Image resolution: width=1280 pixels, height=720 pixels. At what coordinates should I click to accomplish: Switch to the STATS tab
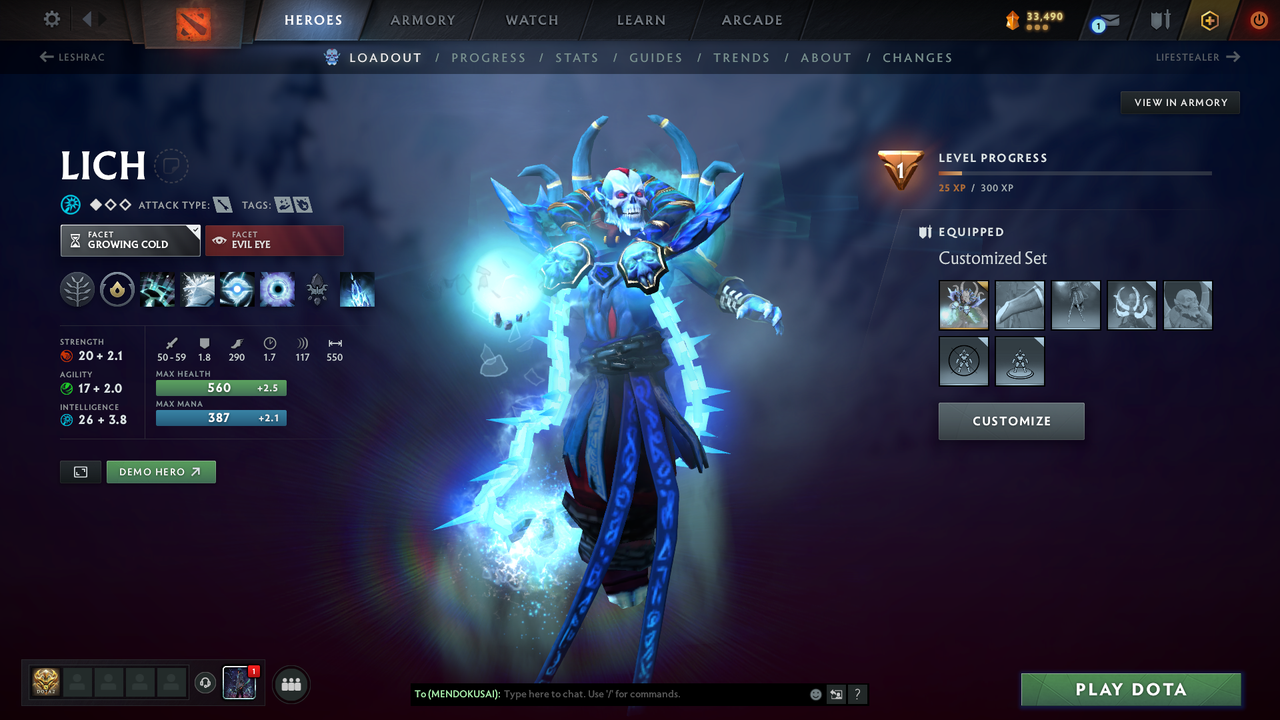pyautogui.click(x=577, y=57)
